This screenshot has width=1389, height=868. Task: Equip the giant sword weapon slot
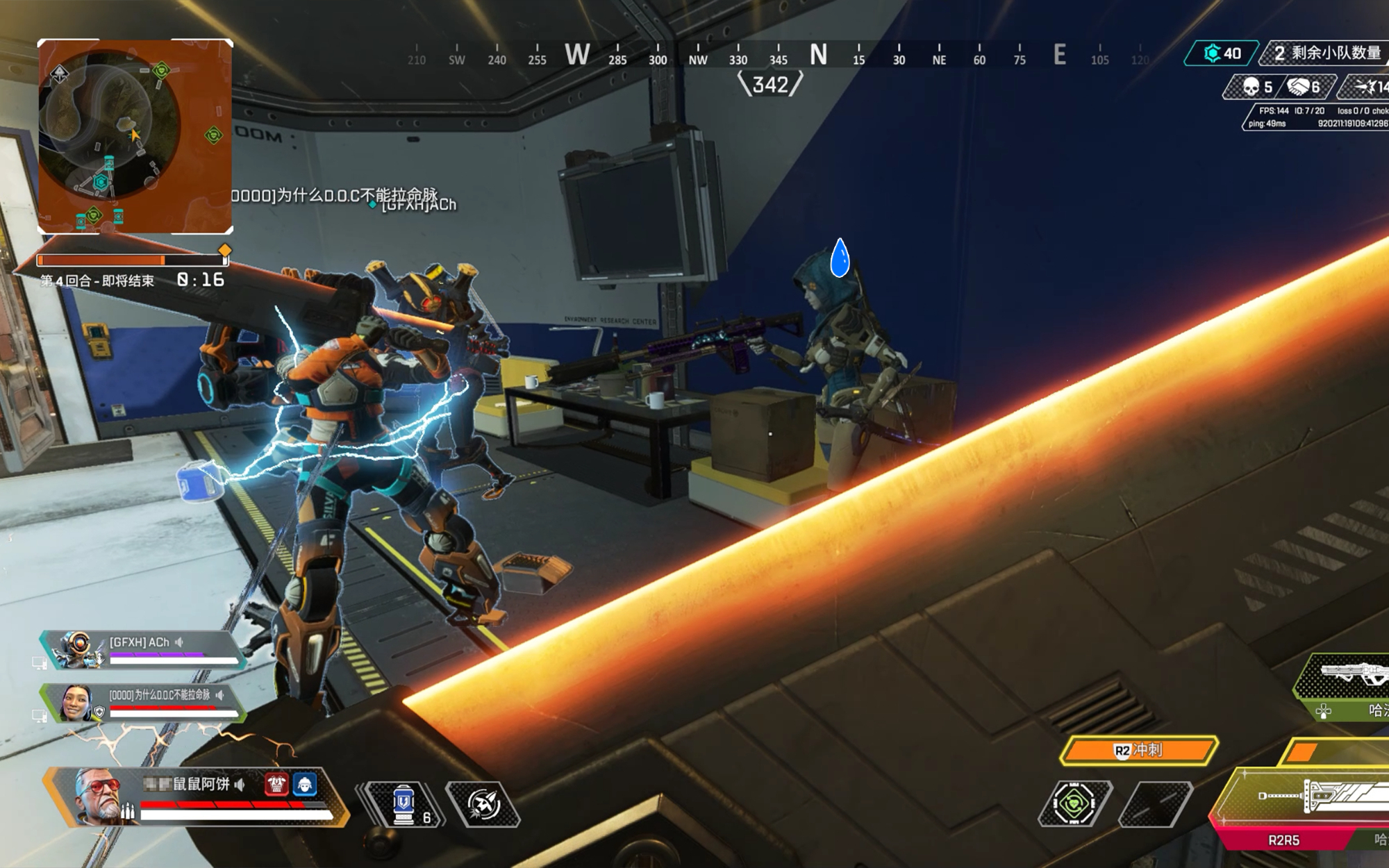click(1313, 799)
